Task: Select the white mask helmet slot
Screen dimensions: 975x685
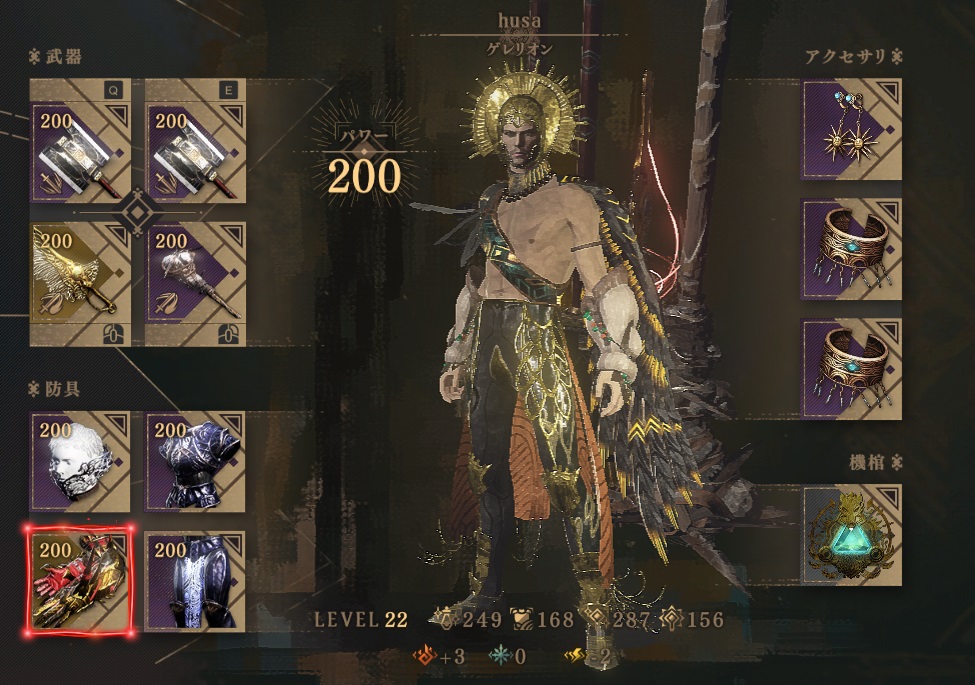Action: click(81, 462)
